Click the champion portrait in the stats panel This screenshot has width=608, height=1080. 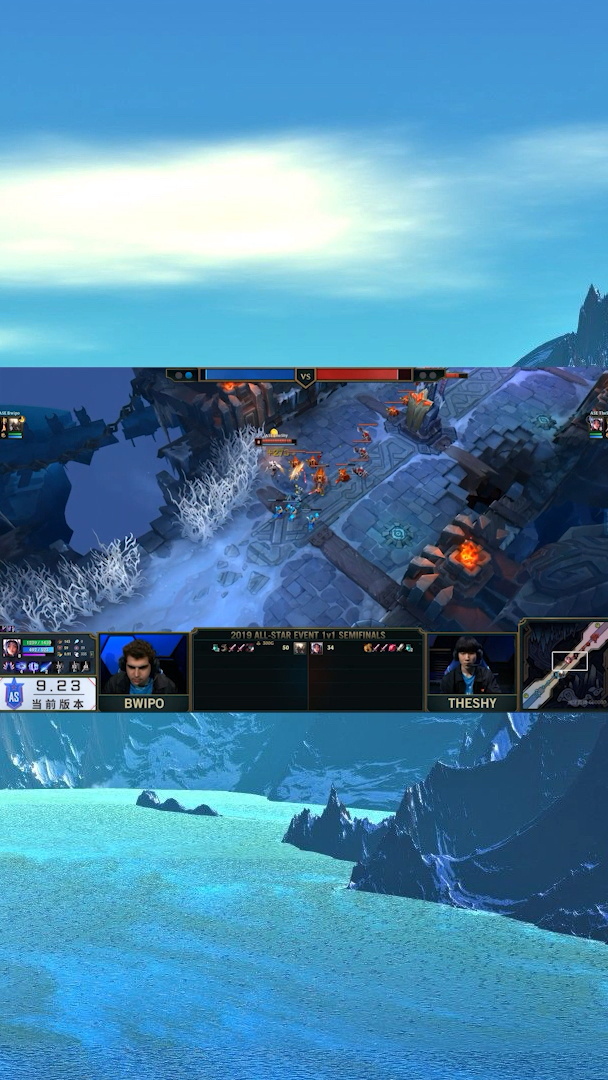point(11,646)
